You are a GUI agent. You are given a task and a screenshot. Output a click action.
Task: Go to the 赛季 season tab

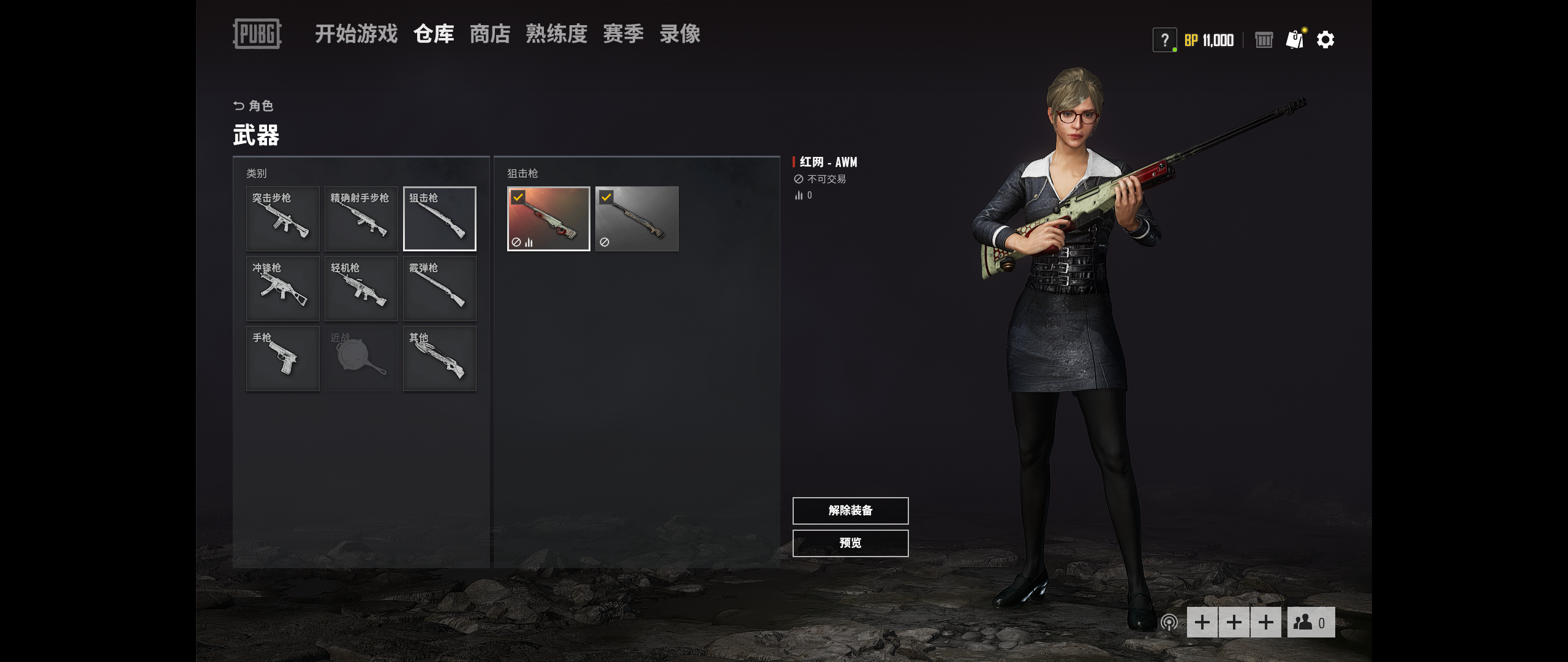[x=623, y=34]
